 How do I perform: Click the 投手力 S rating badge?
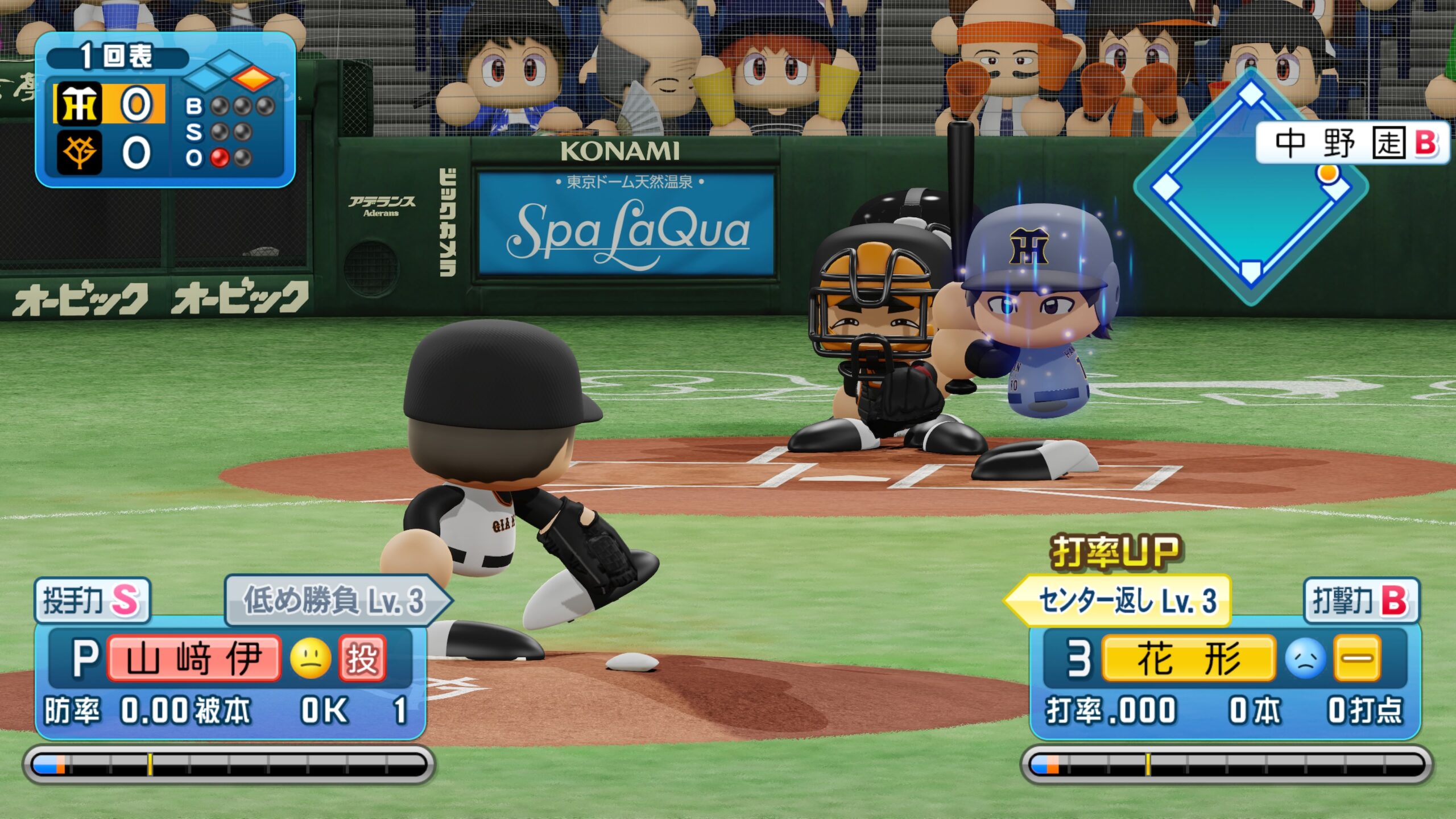pyautogui.click(x=92, y=600)
